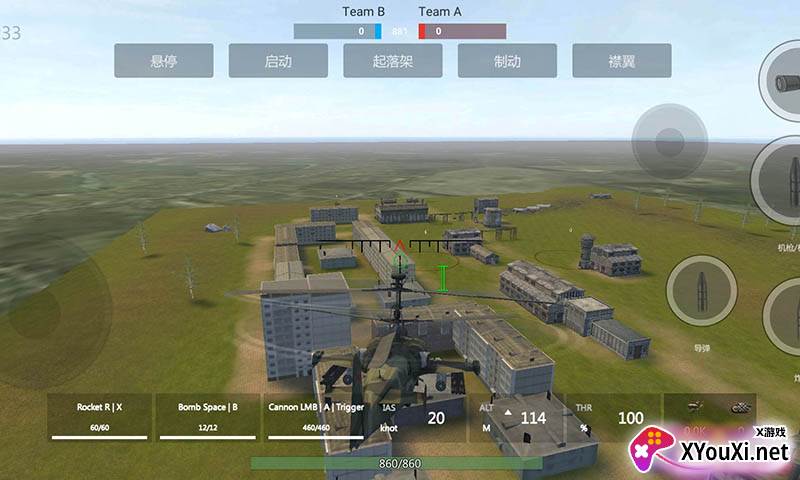800x480 pixels.
Task: Toggle the 襟翼 flaps button
Action: point(622,61)
